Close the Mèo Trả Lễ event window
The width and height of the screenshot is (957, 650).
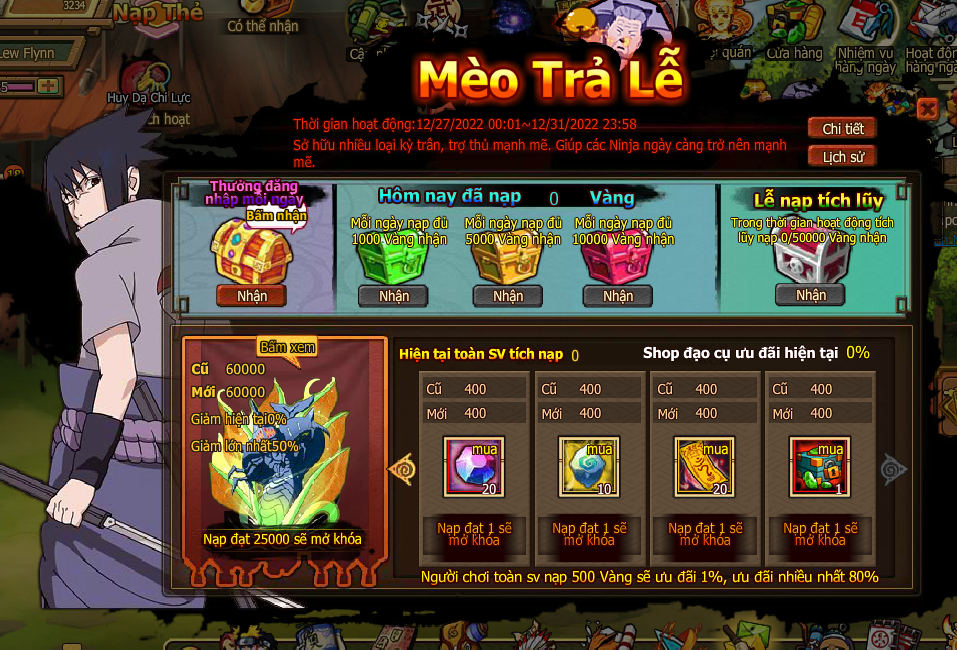(927, 109)
